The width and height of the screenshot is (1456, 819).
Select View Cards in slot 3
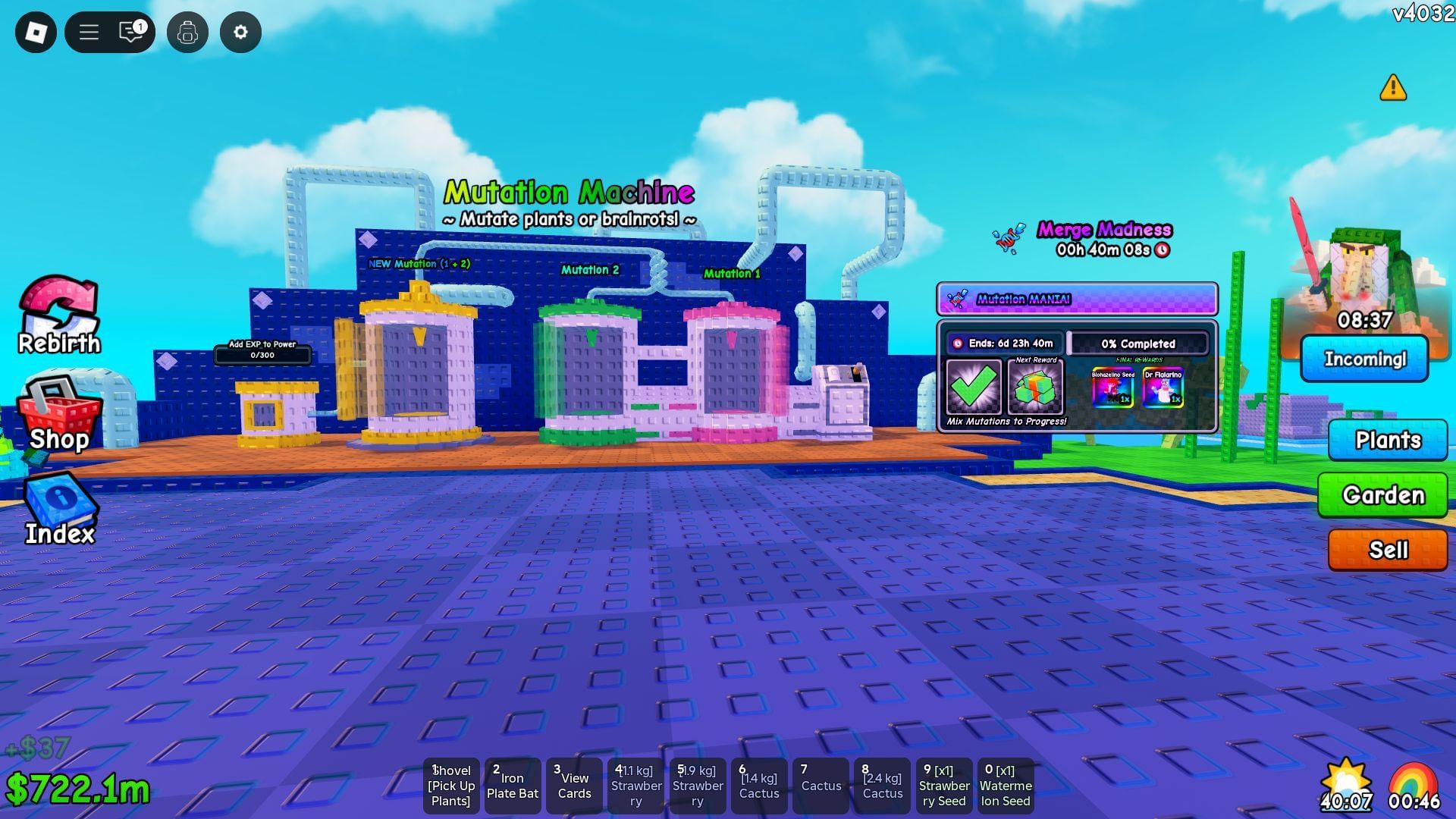click(575, 785)
